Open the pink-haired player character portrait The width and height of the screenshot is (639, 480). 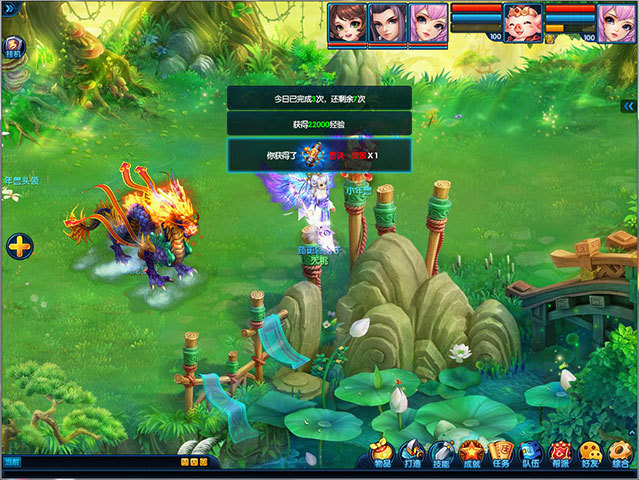(x=617, y=23)
